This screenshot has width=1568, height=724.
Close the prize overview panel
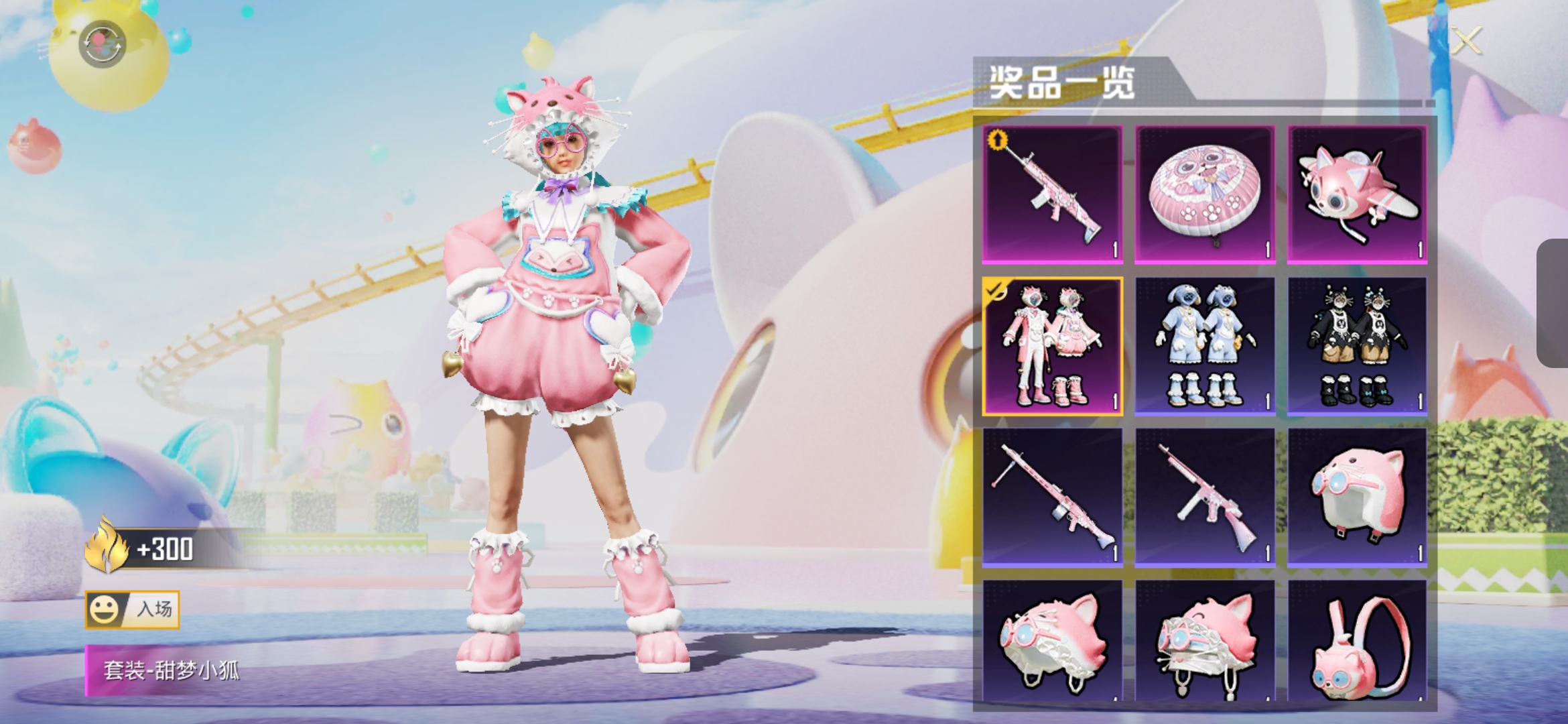1466,42
